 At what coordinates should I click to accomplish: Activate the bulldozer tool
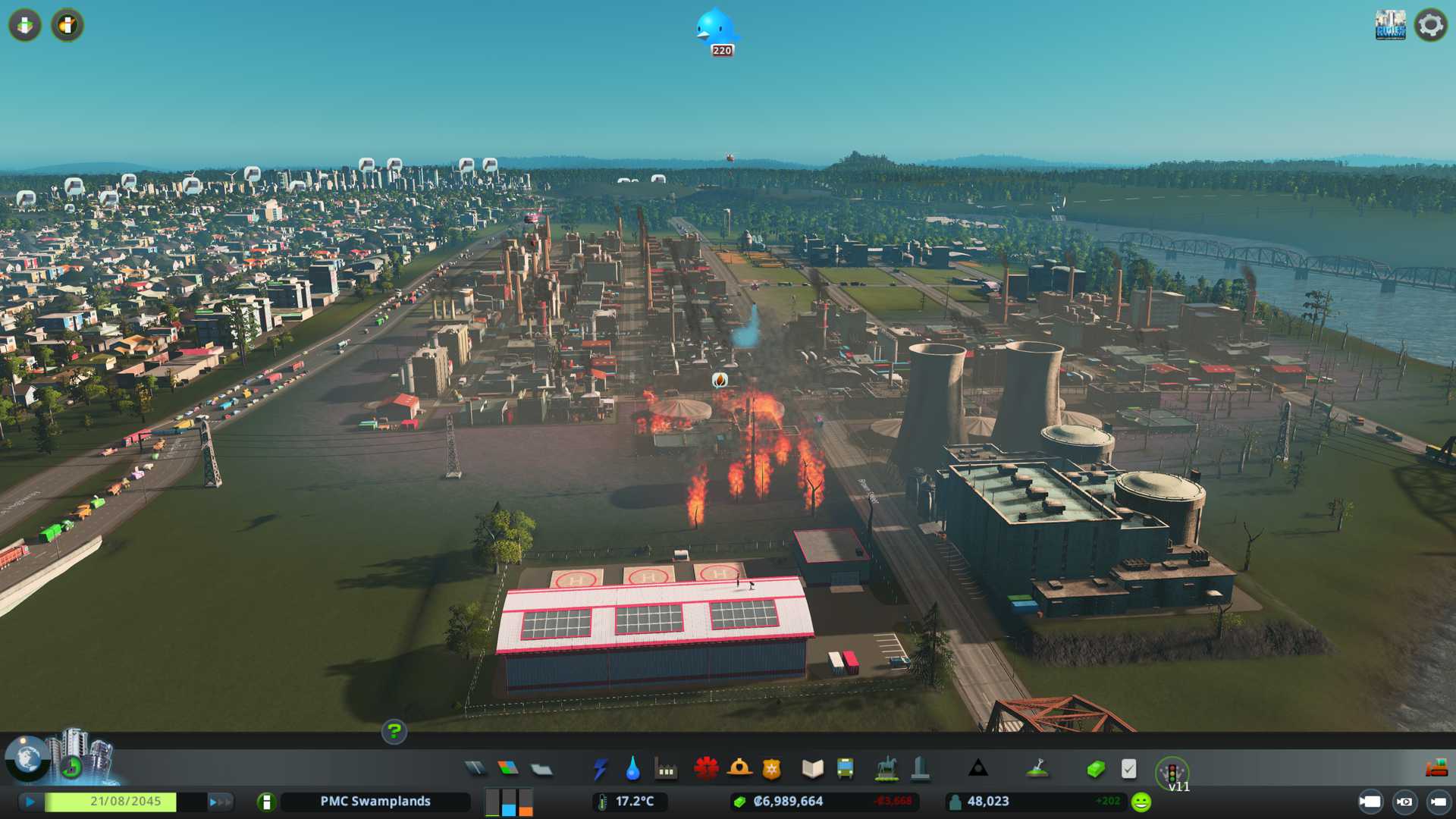(1436, 769)
